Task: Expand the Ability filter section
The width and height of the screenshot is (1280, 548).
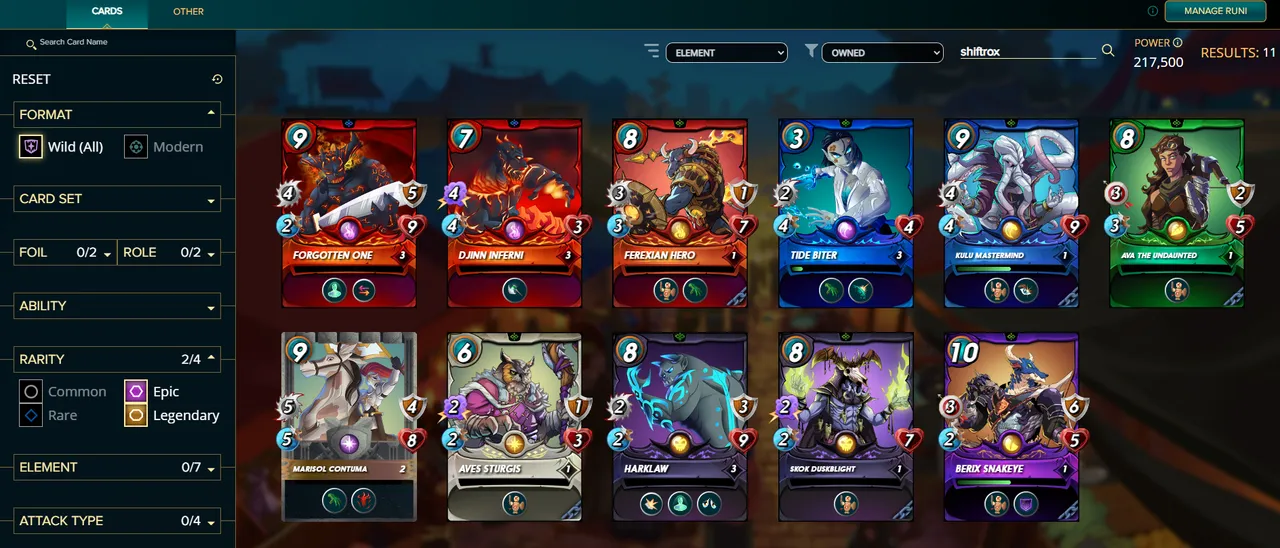Action: pos(116,306)
